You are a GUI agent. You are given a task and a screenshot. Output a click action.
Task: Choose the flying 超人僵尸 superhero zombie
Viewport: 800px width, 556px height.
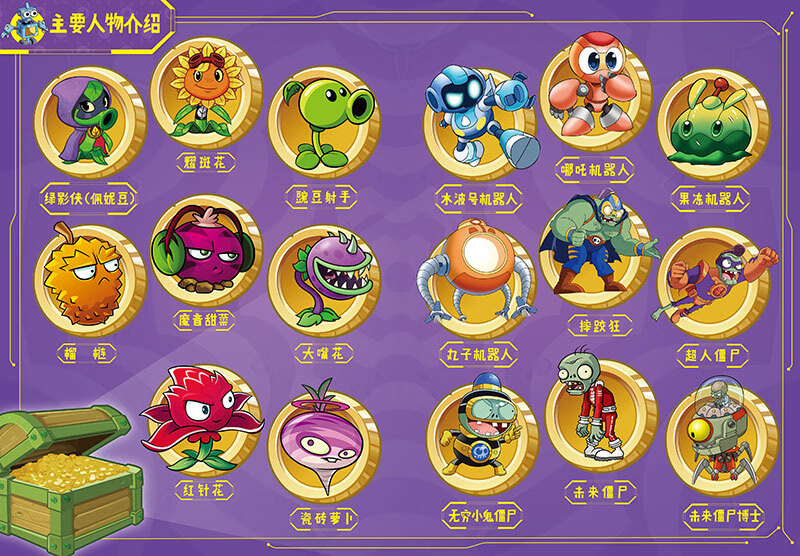[x=712, y=281]
